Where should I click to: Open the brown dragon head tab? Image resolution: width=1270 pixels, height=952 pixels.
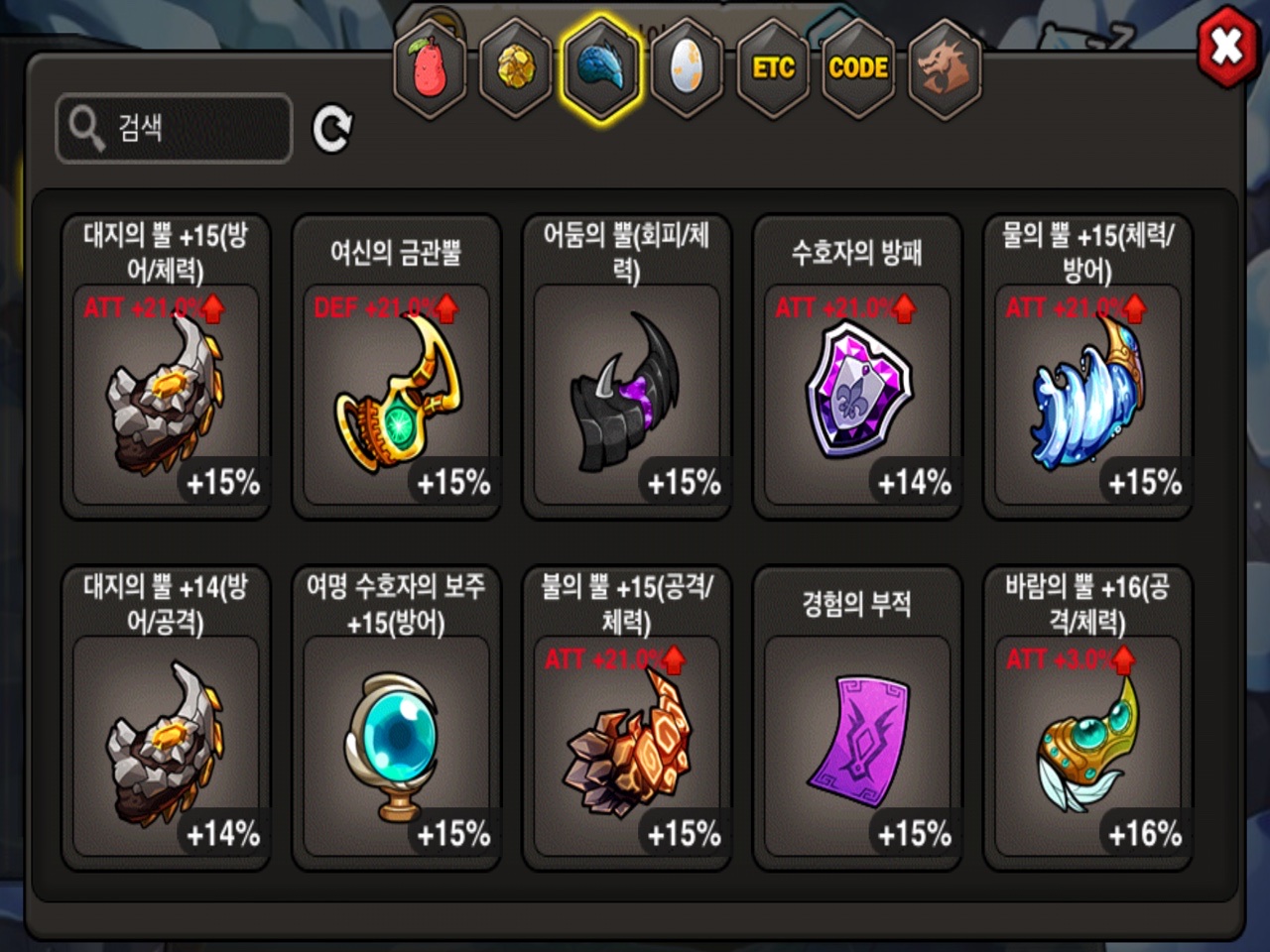944,68
